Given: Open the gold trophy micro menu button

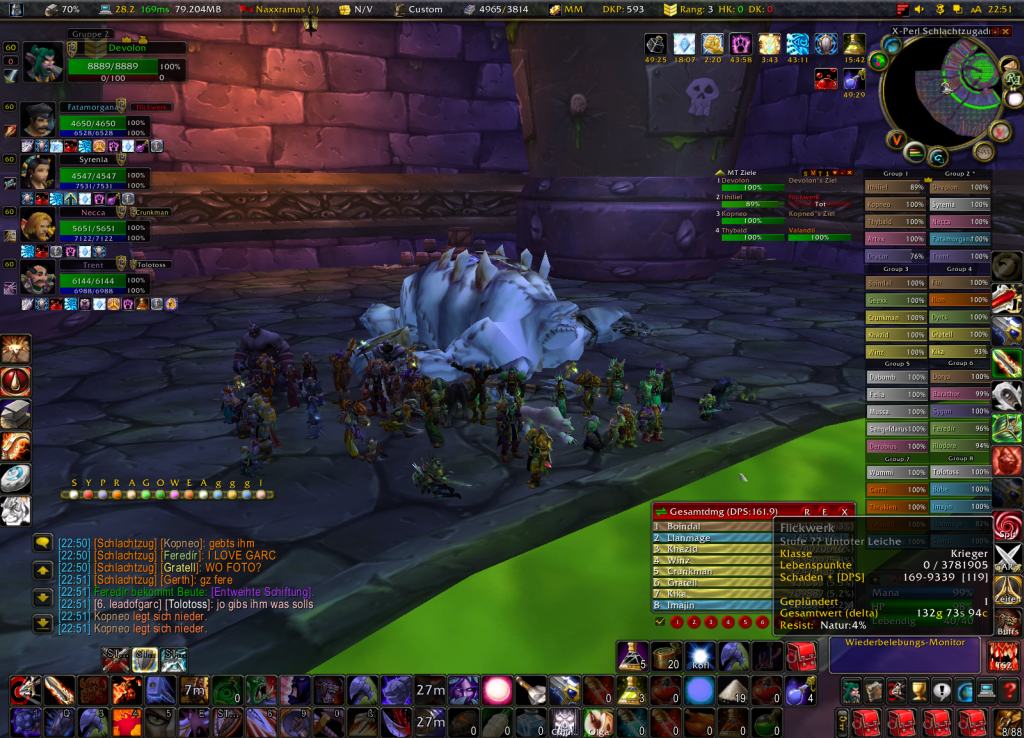Looking at the screenshot, I should (x=918, y=691).
